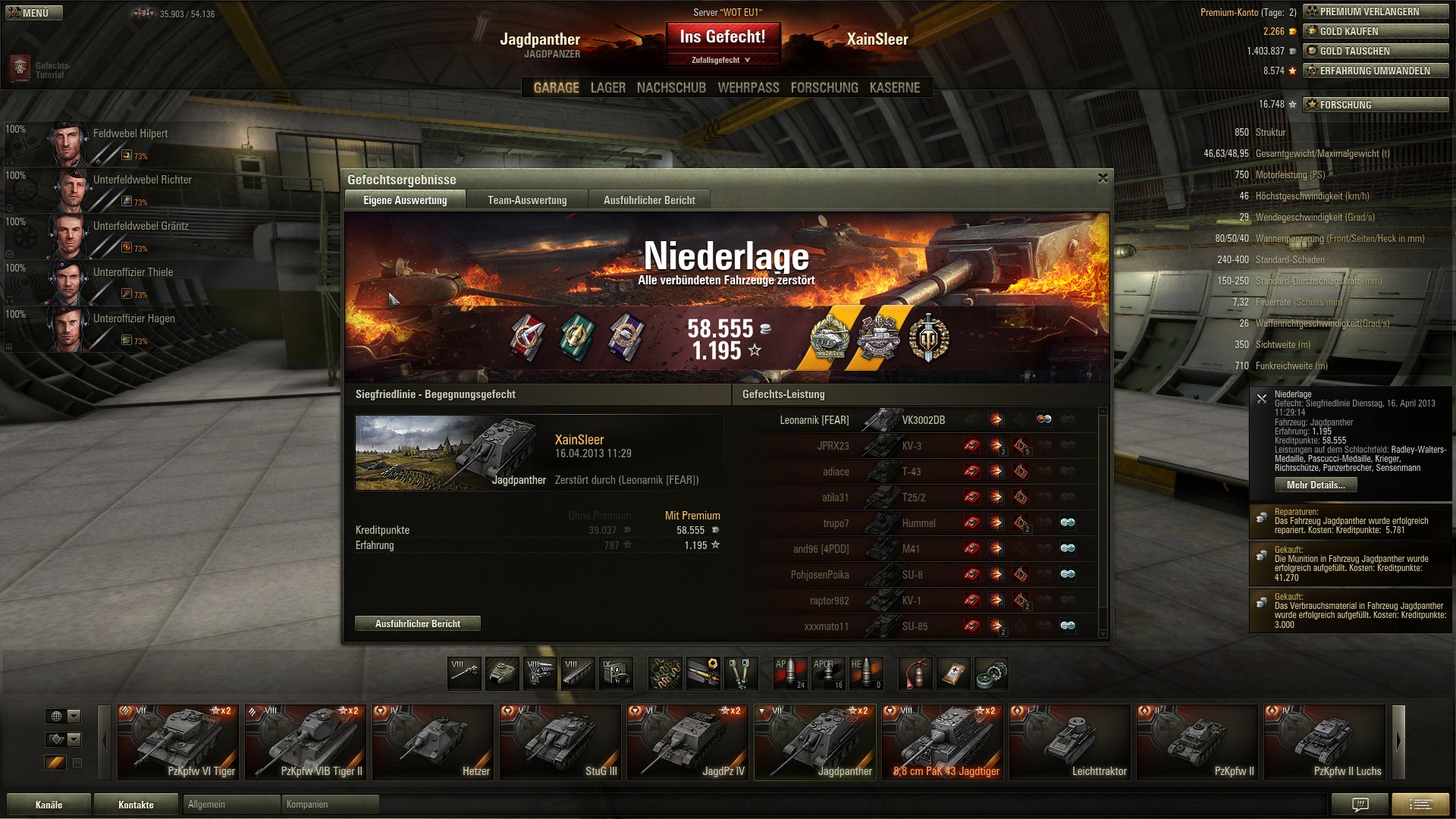Pick the Hetzer tank thumbnail
The width and height of the screenshot is (1456, 819).
tap(433, 742)
